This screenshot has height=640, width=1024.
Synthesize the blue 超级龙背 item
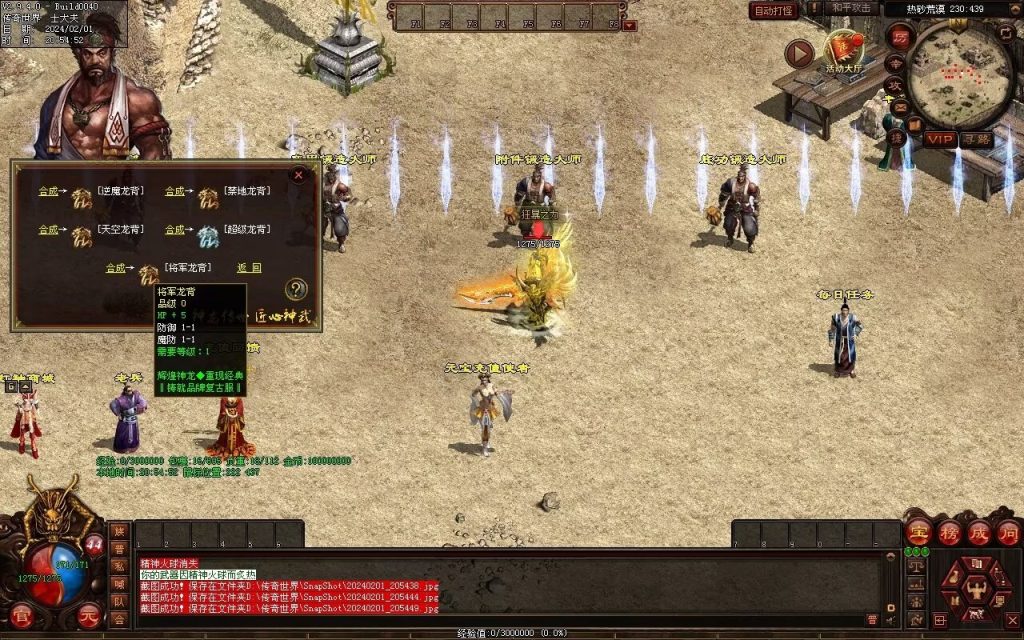click(x=175, y=230)
